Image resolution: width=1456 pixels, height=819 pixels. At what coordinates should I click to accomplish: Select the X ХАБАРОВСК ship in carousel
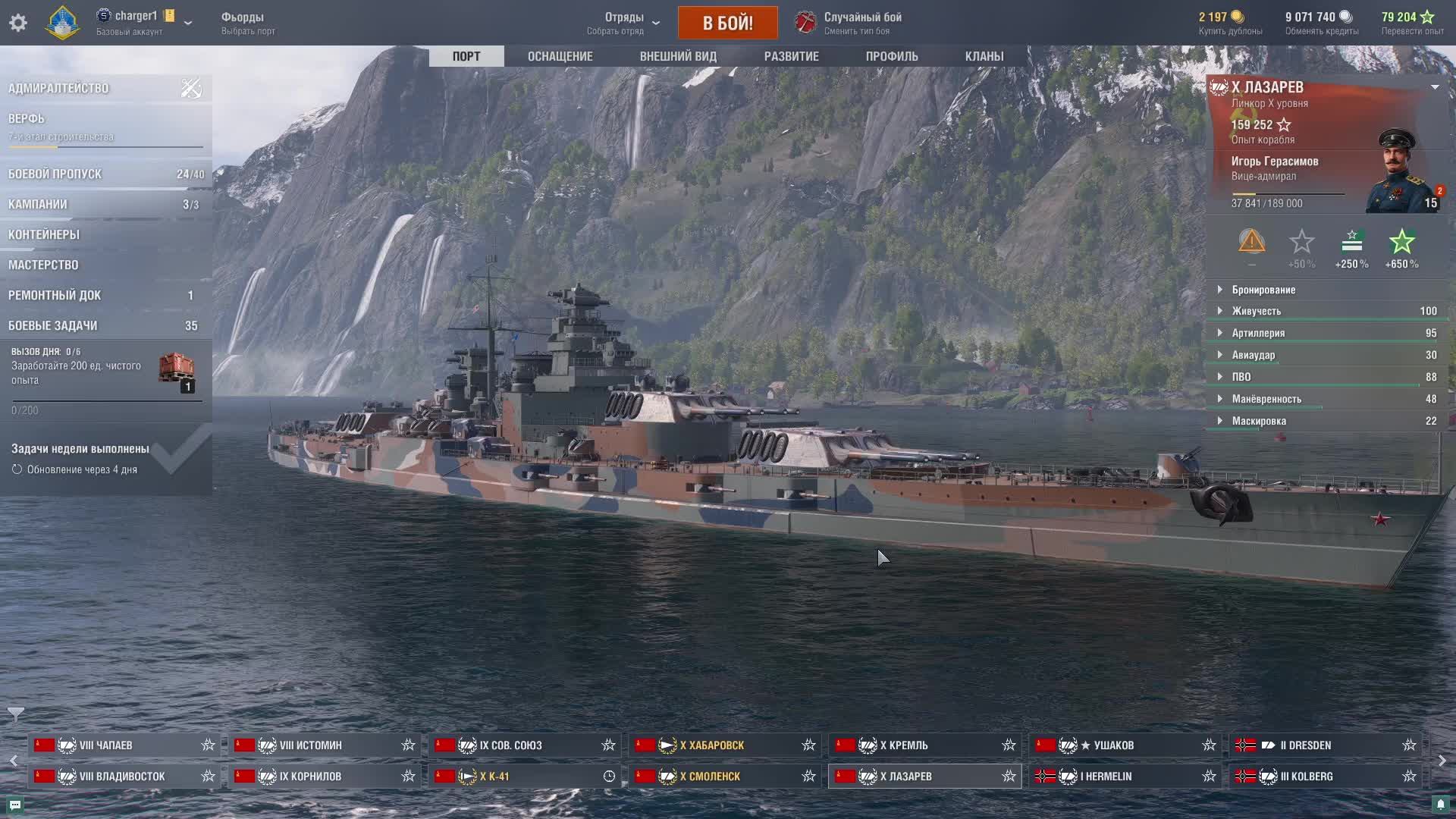[711, 745]
